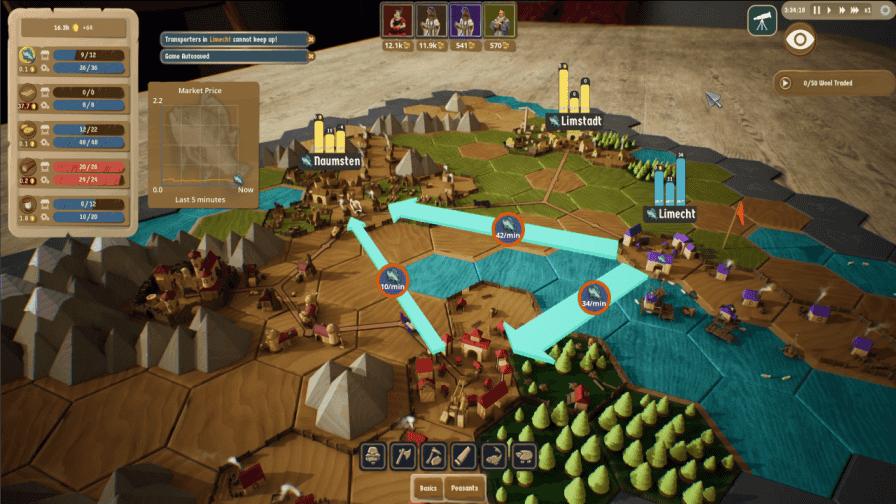This screenshot has width=896, height=504.
Task: Select the Limstadt town label
Action: click(577, 120)
